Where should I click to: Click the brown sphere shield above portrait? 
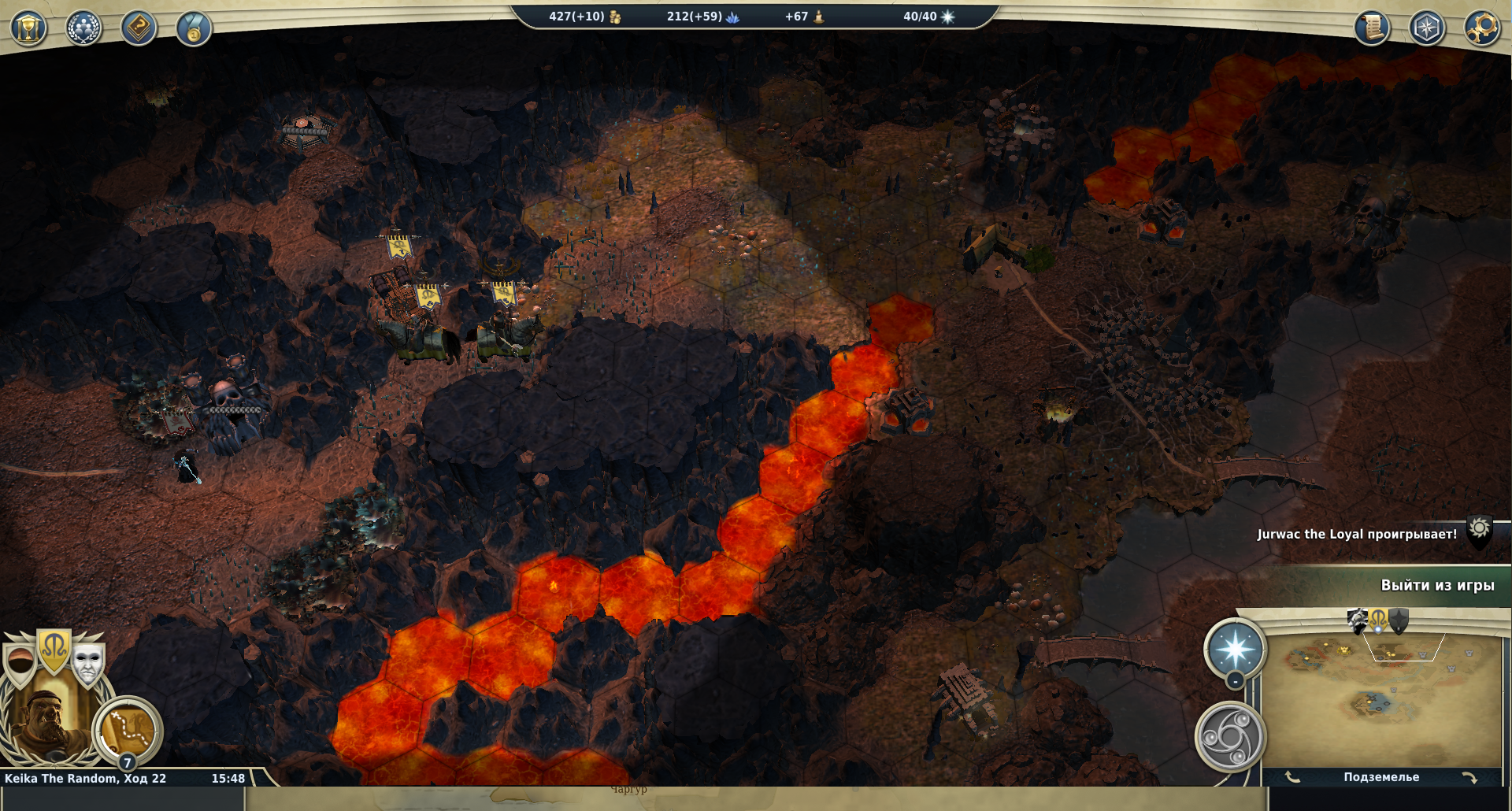click(x=21, y=663)
